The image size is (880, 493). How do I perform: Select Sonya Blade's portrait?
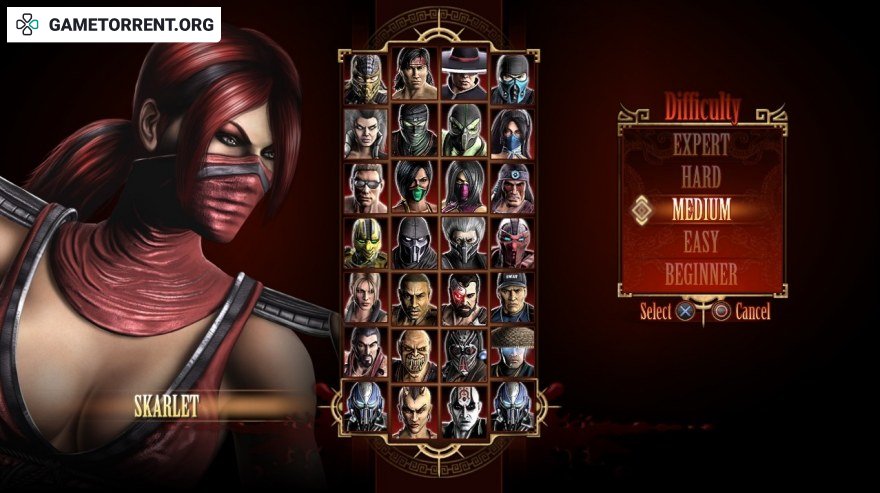click(x=365, y=297)
